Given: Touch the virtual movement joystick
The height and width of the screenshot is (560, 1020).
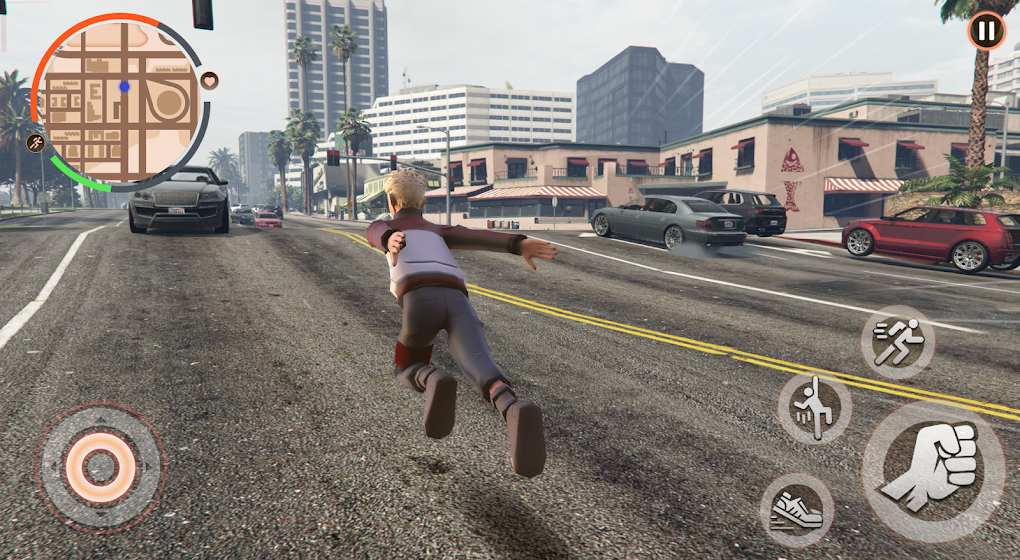Looking at the screenshot, I should (x=101, y=466).
